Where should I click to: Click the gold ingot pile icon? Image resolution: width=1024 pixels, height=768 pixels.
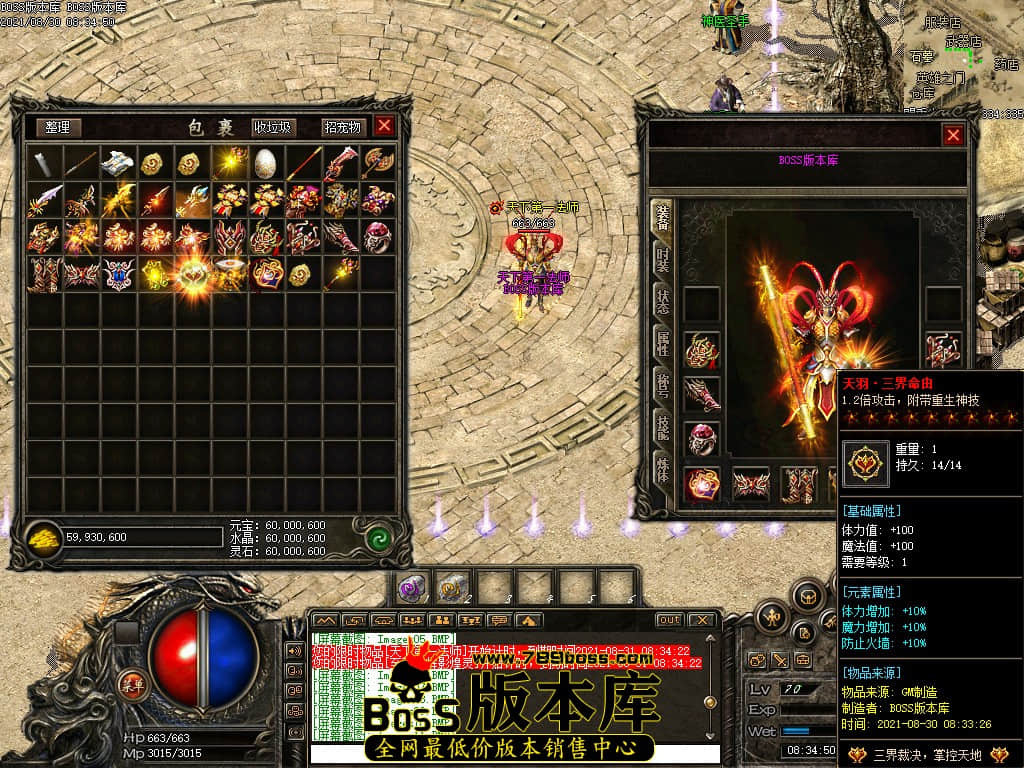coord(44,537)
